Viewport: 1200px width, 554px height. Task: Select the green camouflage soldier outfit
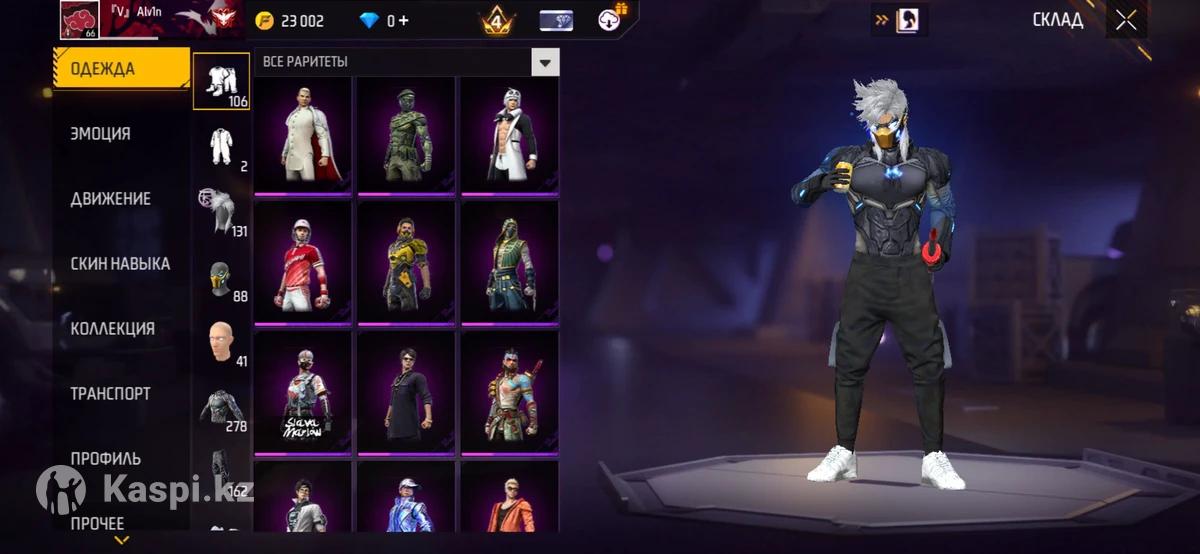(x=406, y=135)
